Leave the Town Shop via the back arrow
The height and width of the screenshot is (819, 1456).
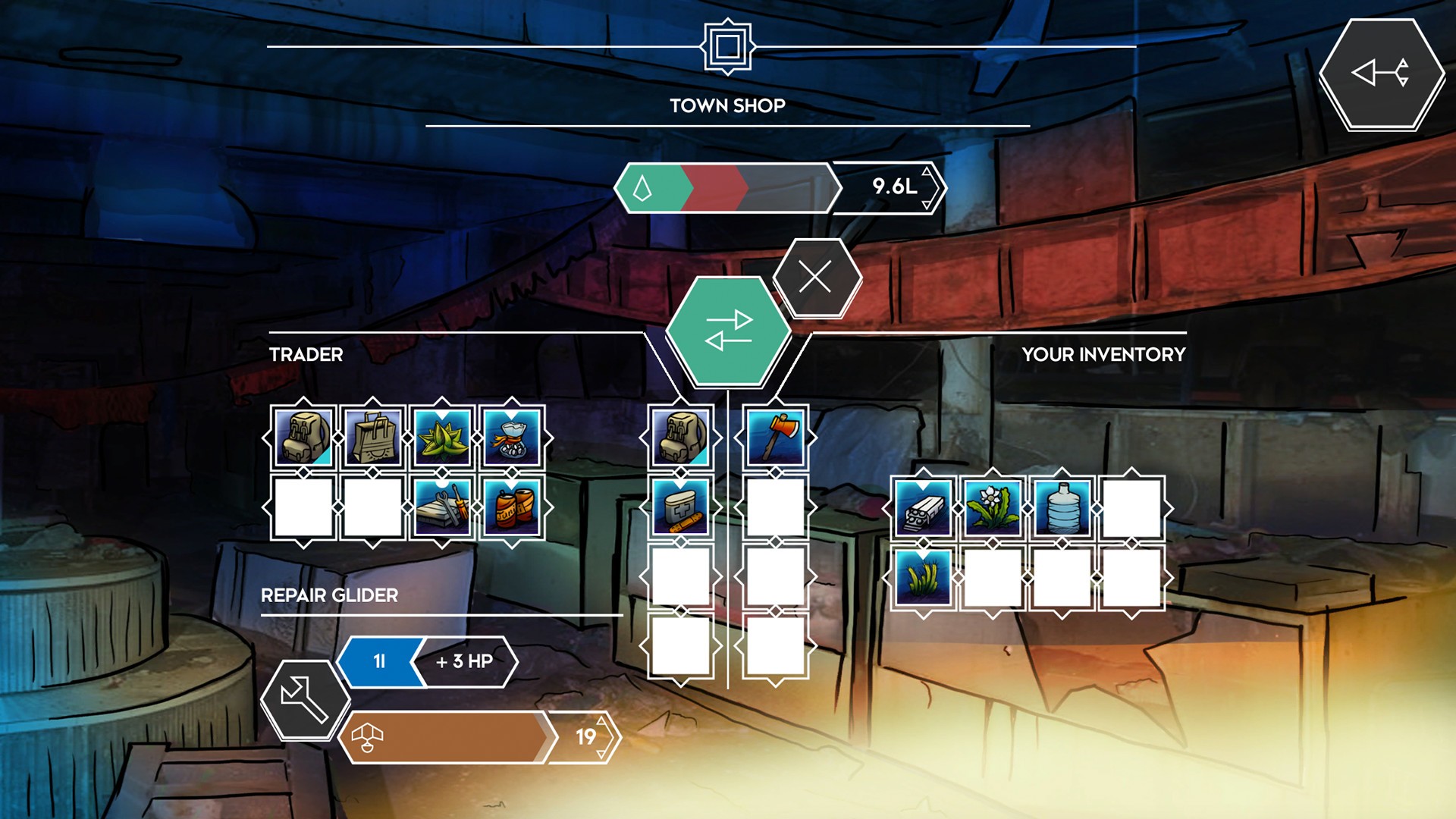pyautogui.click(x=1380, y=74)
